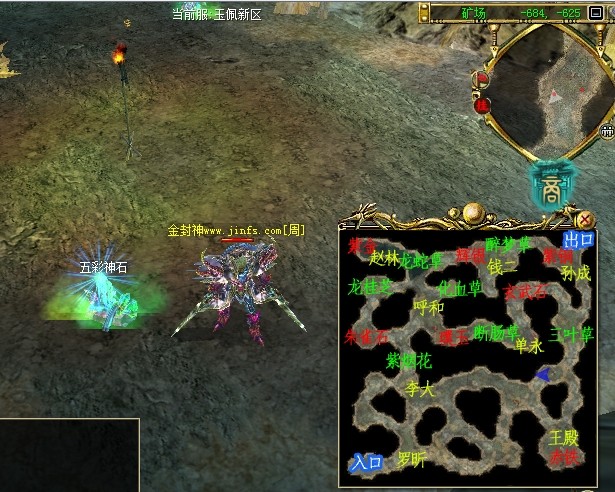The height and width of the screenshot is (492, 615).
Task: Click NPC 罗昕 near the entrance
Action: coord(411,460)
